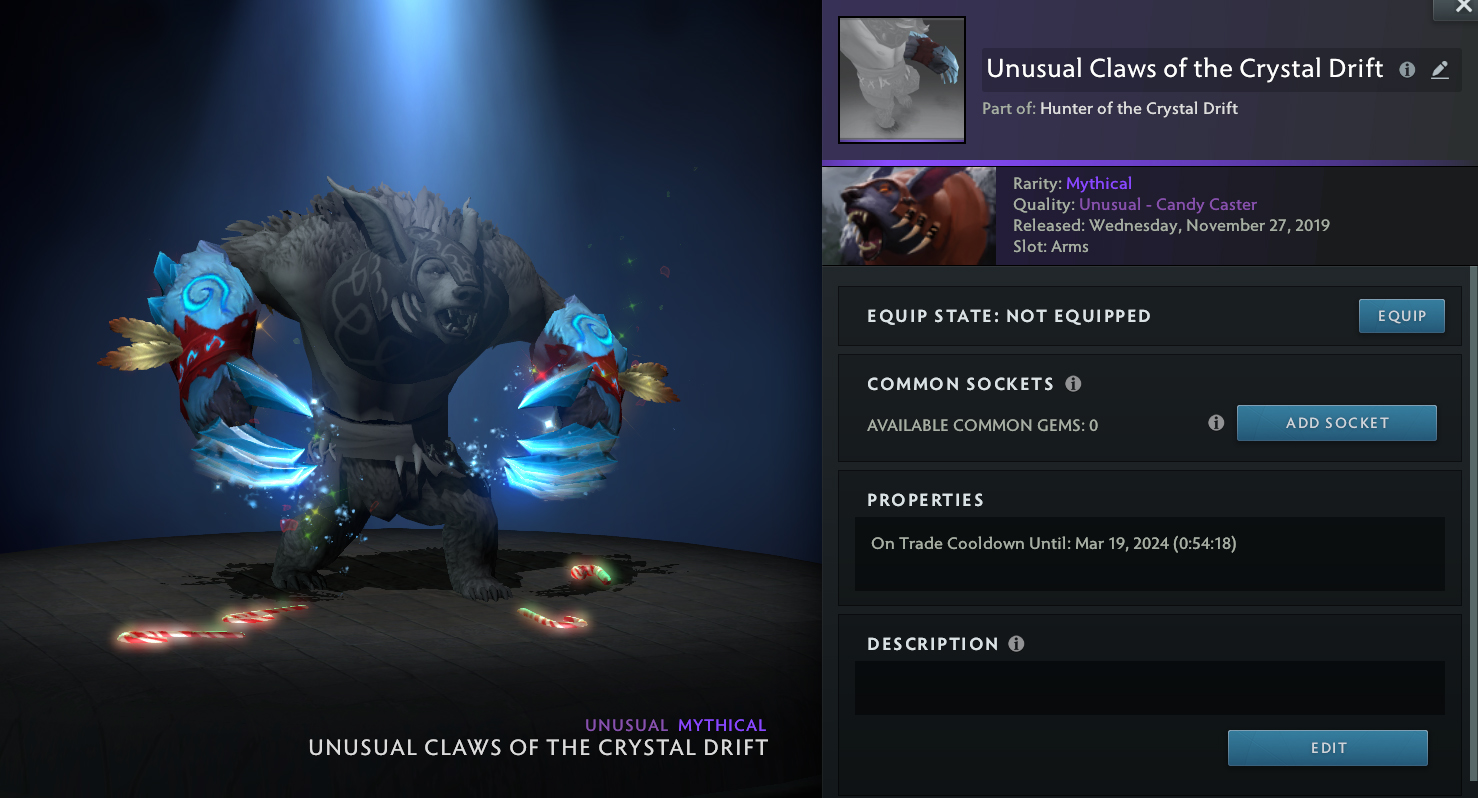This screenshot has width=1478, height=798.
Task: Equip the Claws of the Crystal Drift
Action: point(1401,316)
